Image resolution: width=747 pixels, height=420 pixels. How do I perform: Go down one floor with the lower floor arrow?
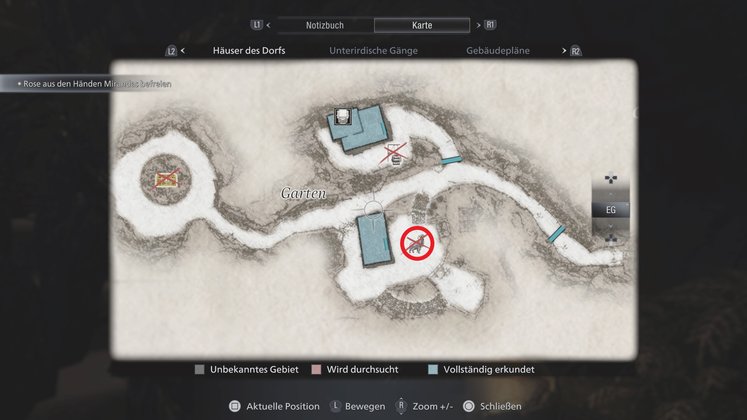coord(611,239)
